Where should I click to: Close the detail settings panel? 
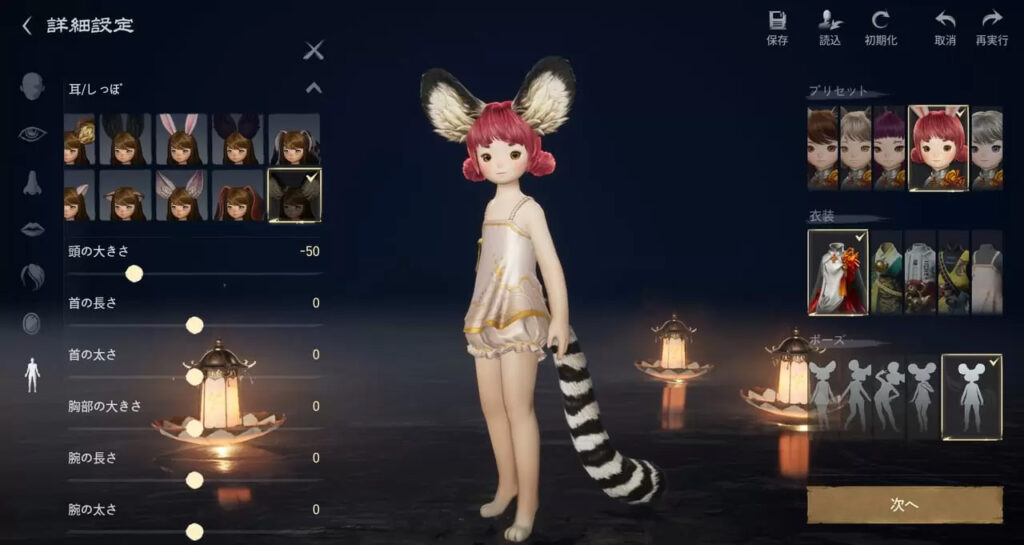314,50
